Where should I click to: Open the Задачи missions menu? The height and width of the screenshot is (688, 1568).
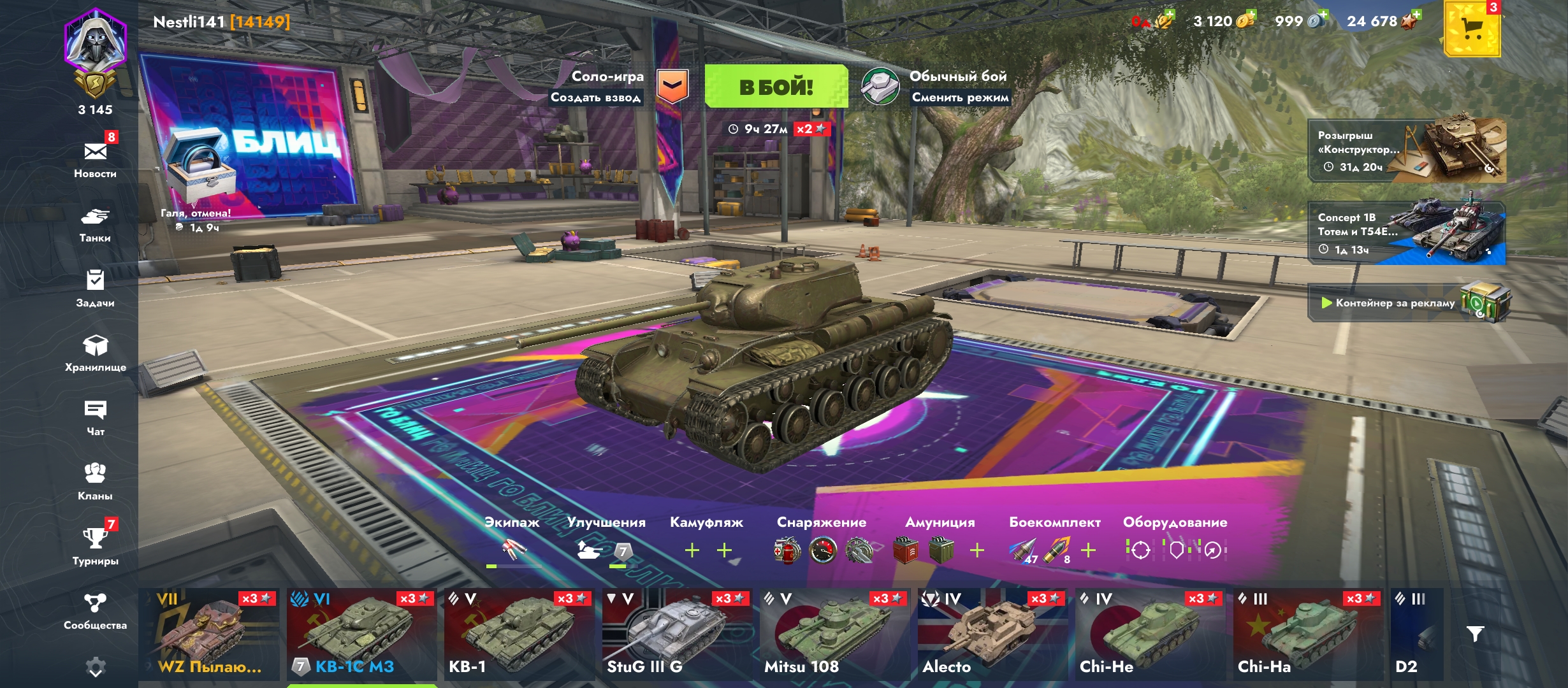95,288
